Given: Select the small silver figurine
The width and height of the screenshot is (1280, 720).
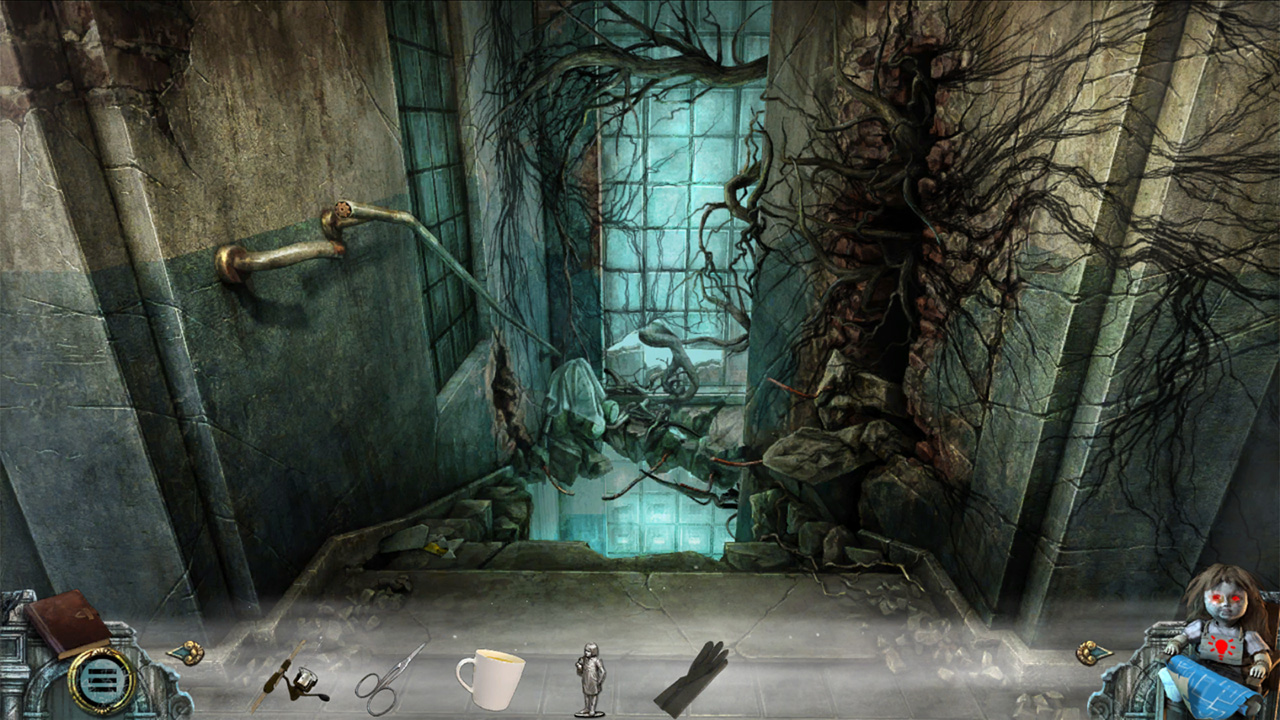Looking at the screenshot, I should [590, 680].
